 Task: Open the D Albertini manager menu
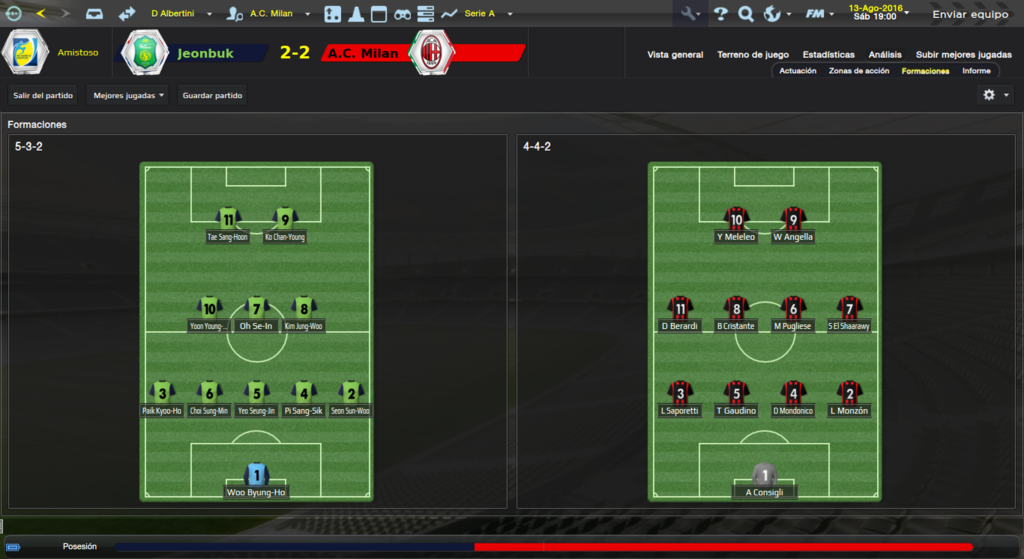point(180,14)
